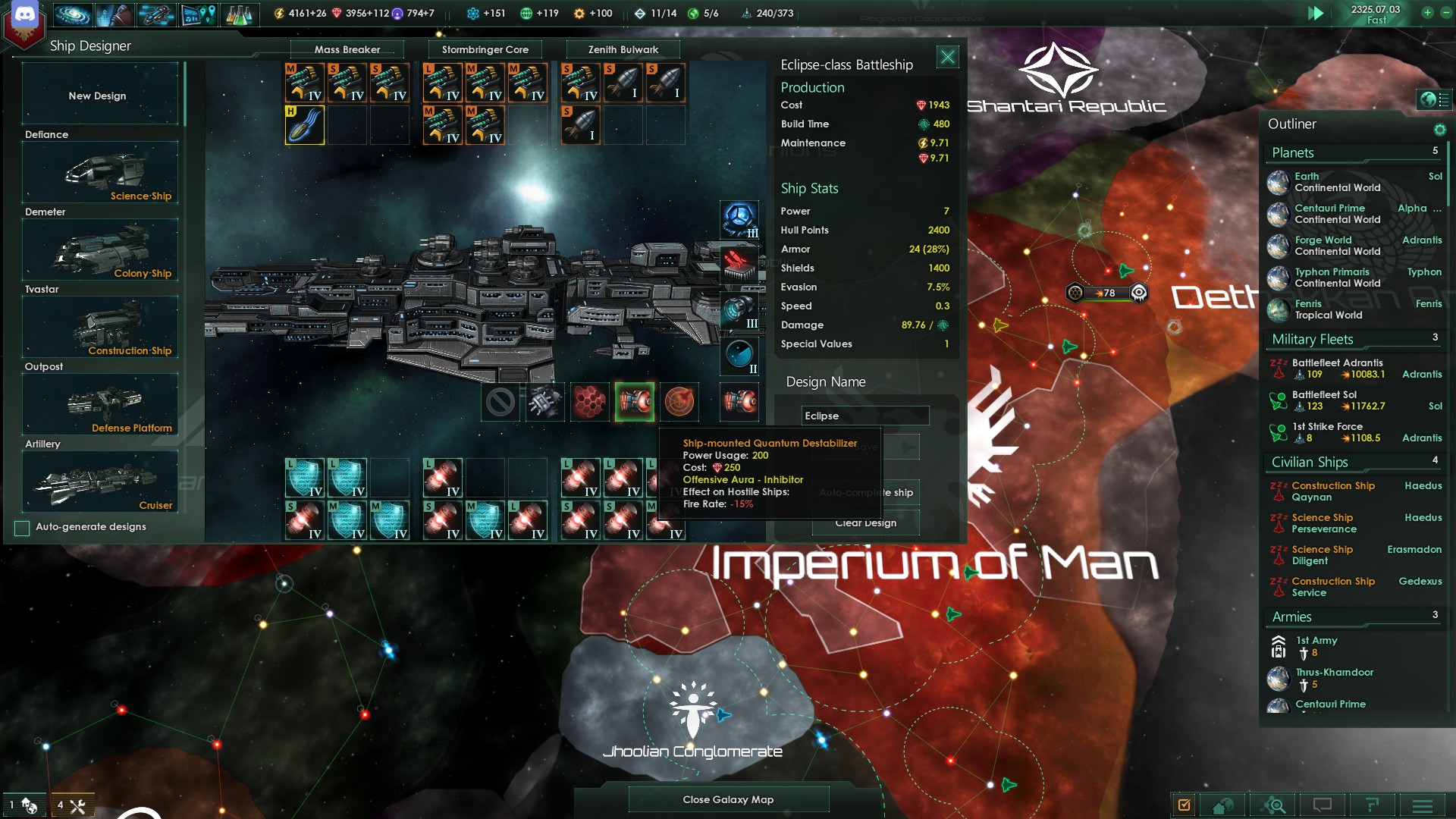Viewport: 1456px width, 819px height.
Task: Open the messages speech bubble icon
Action: 1323,805
